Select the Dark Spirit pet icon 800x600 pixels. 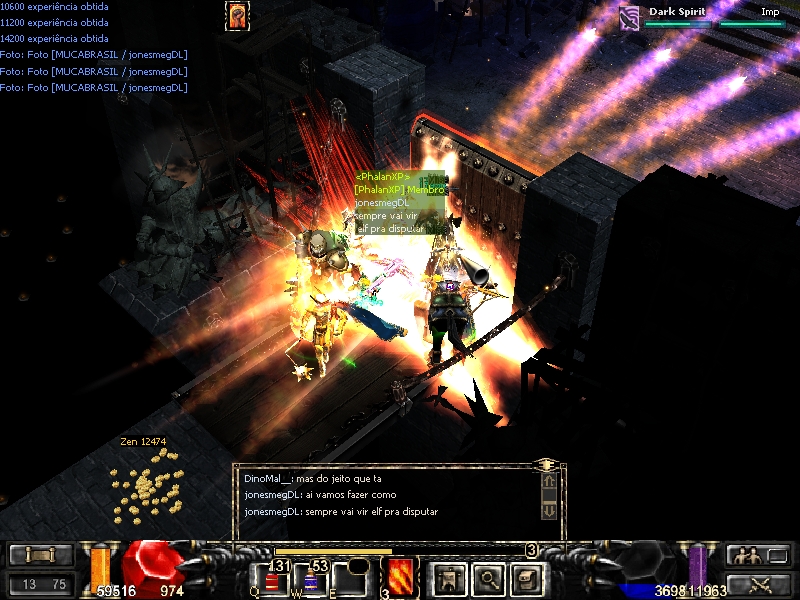(629, 17)
